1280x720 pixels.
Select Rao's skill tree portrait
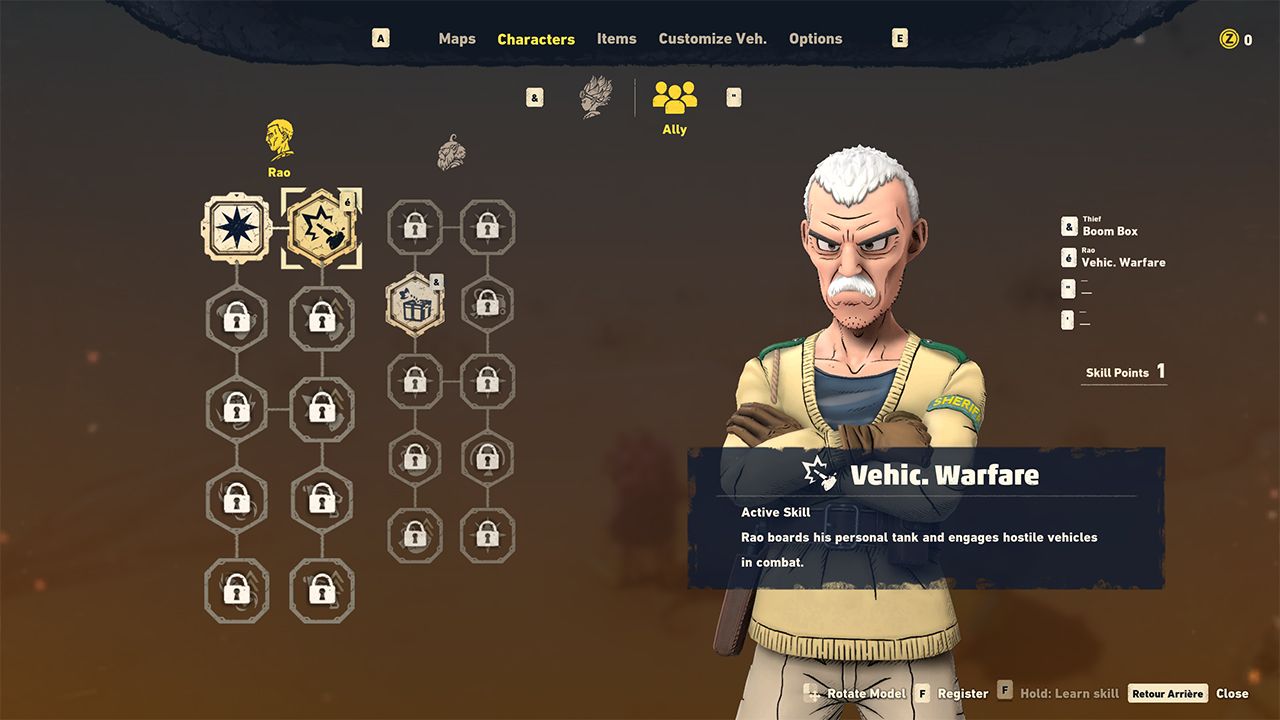pos(279,146)
